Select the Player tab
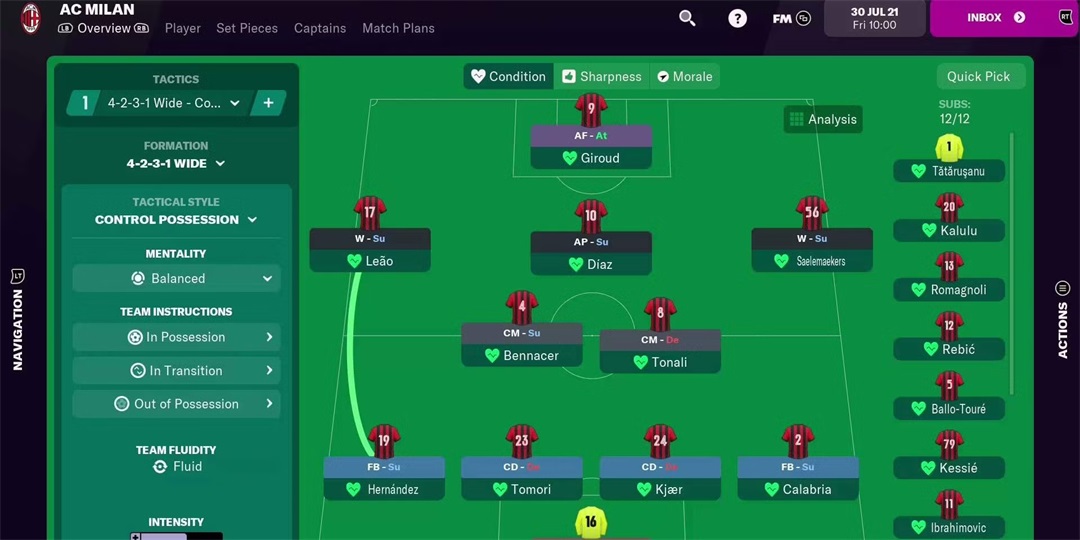 (x=183, y=28)
